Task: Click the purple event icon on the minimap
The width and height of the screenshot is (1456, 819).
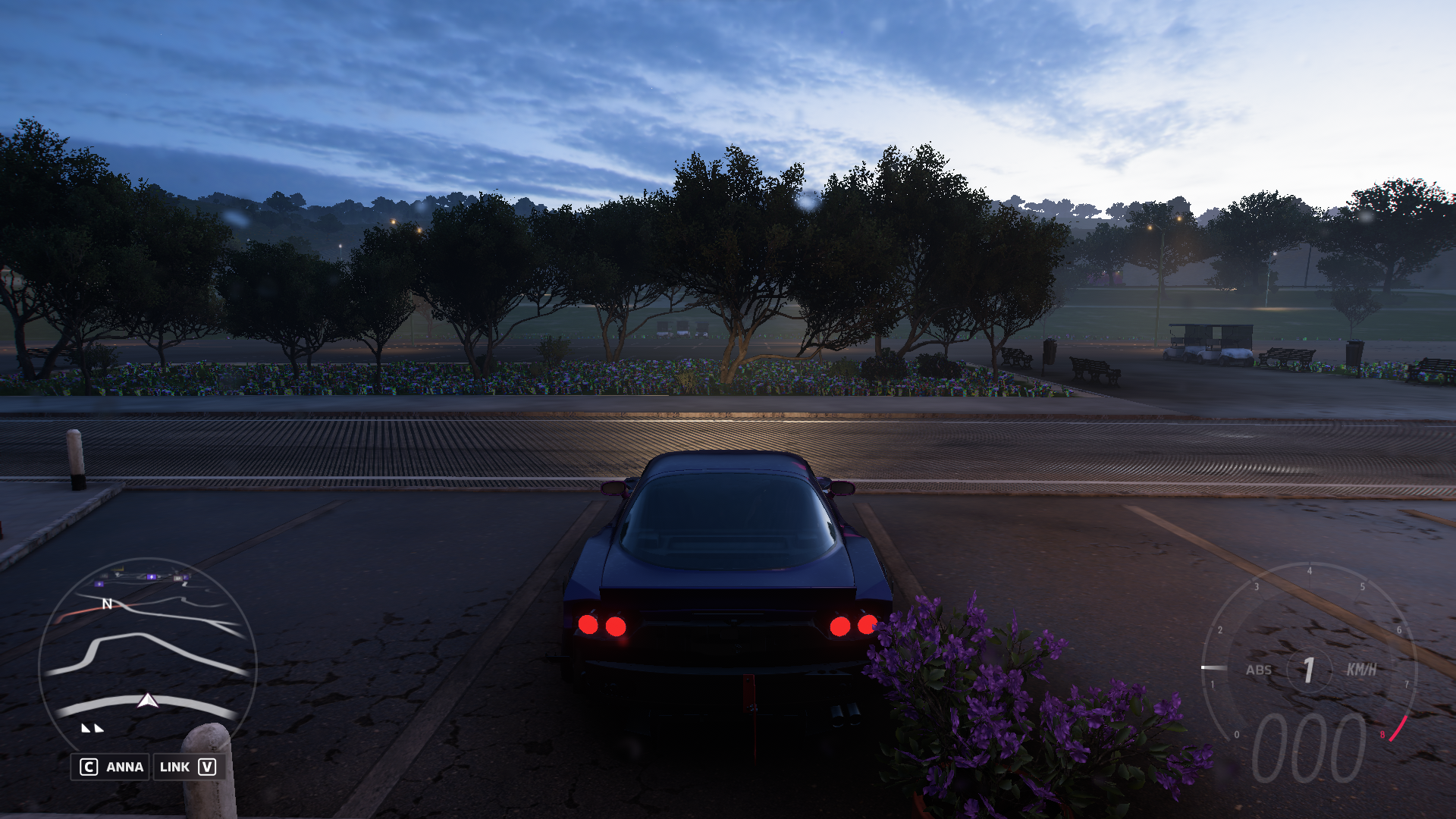Action: coord(152,577)
